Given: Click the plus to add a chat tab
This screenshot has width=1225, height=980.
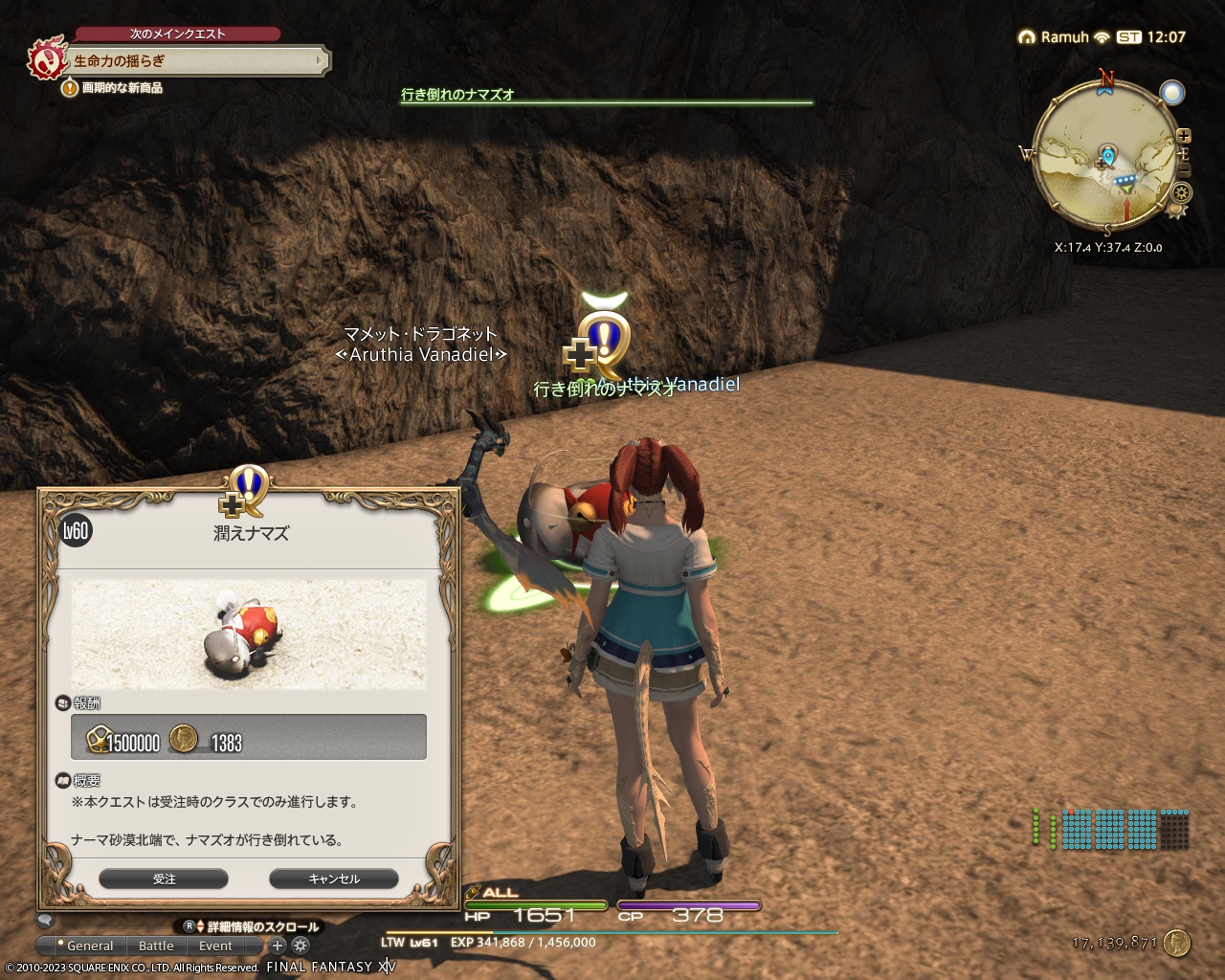Looking at the screenshot, I should coord(277,945).
